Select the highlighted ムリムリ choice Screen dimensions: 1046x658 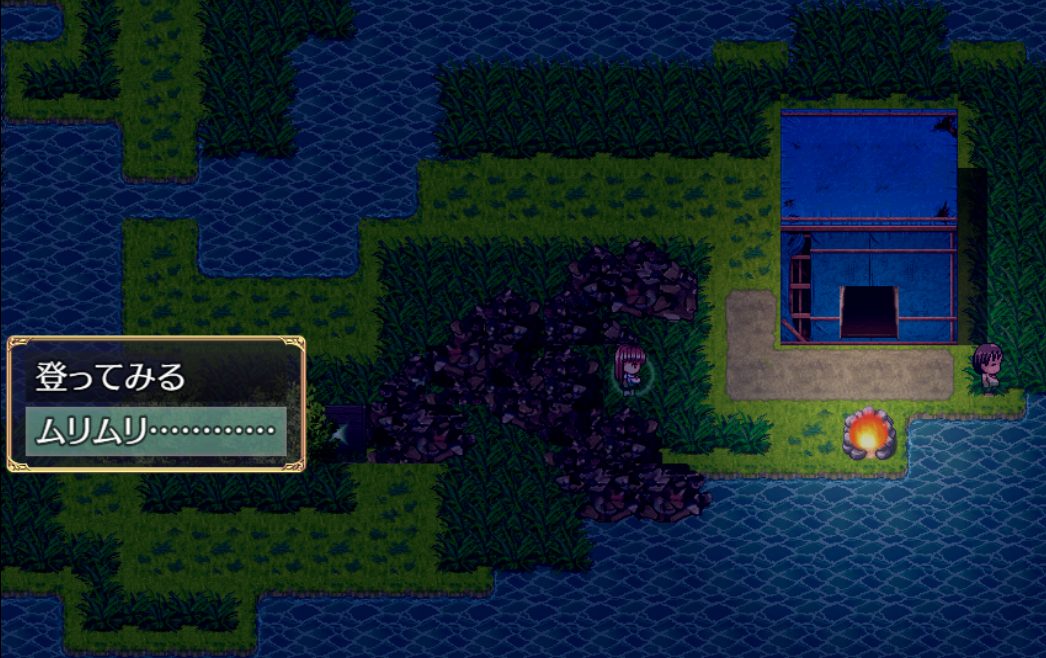pyautogui.click(x=155, y=431)
